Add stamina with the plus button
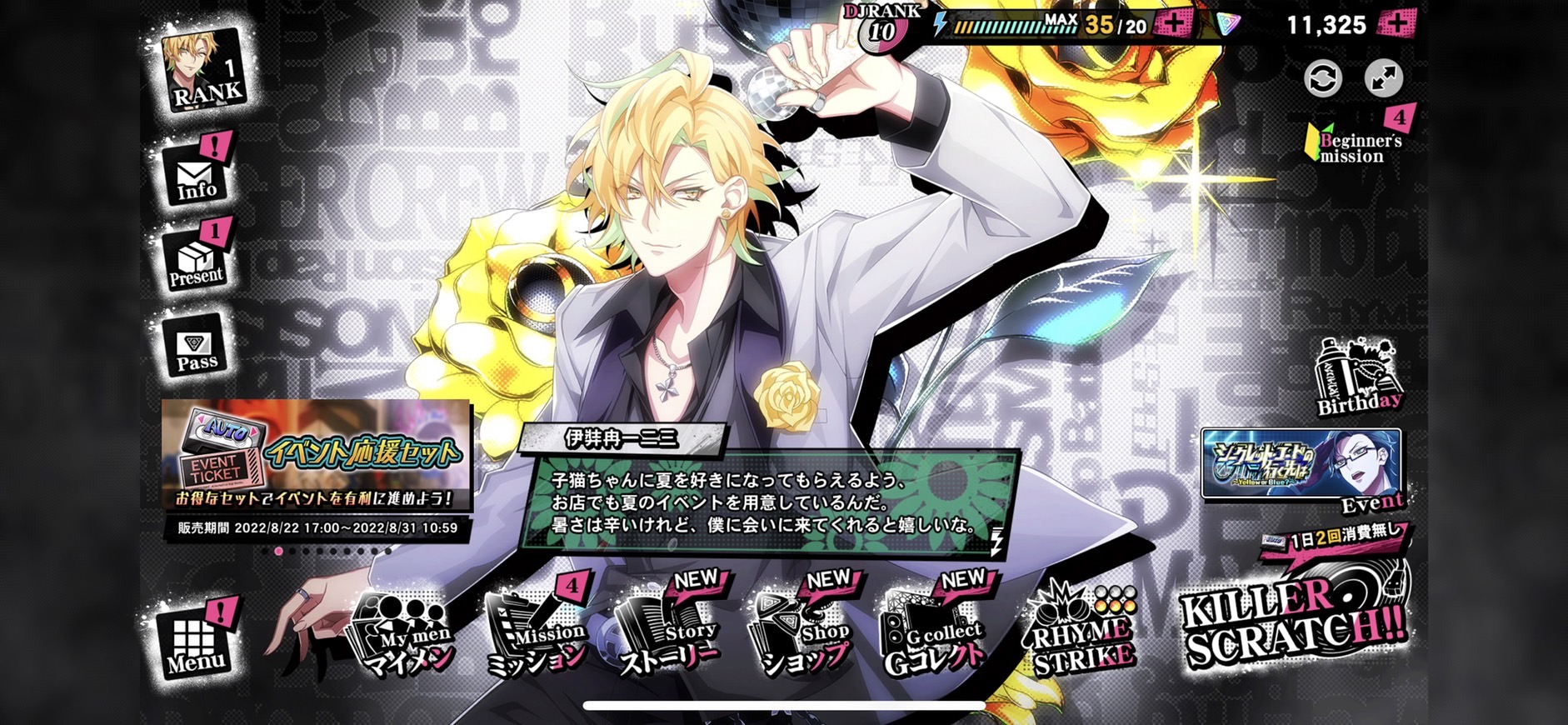The height and width of the screenshot is (725, 1568). pyautogui.click(x=1175, y=24)
